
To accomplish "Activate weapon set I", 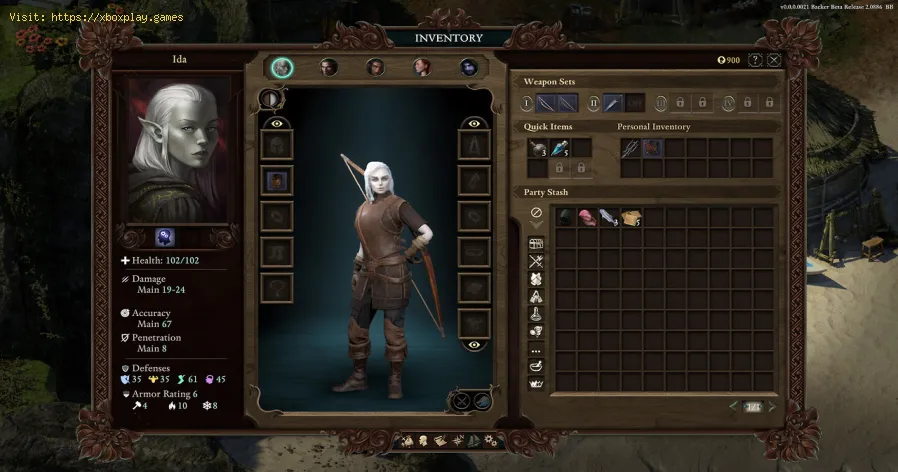I will click(x=526, y=102).
